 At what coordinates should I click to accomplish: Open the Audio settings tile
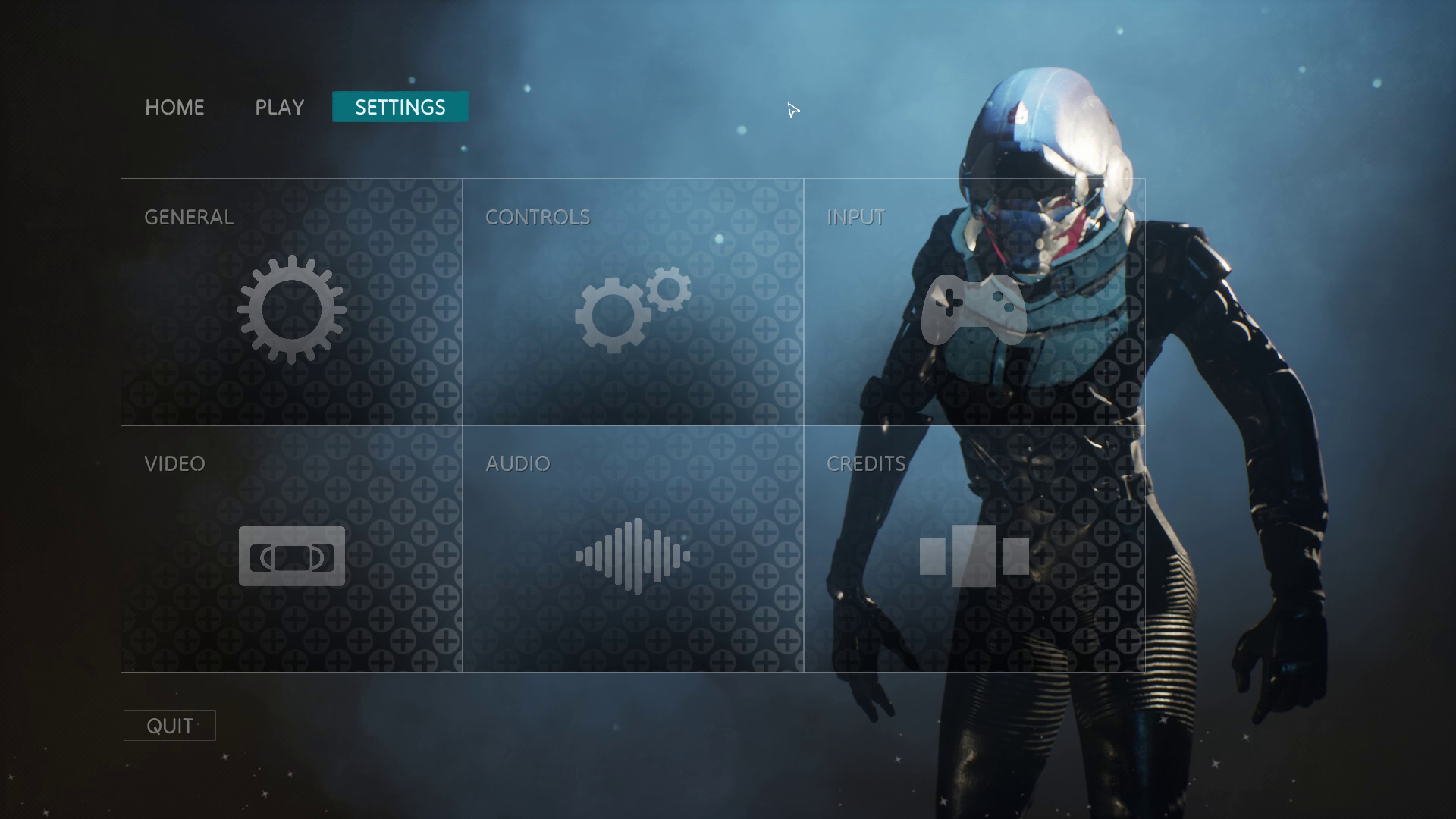(x=632, y=549)
